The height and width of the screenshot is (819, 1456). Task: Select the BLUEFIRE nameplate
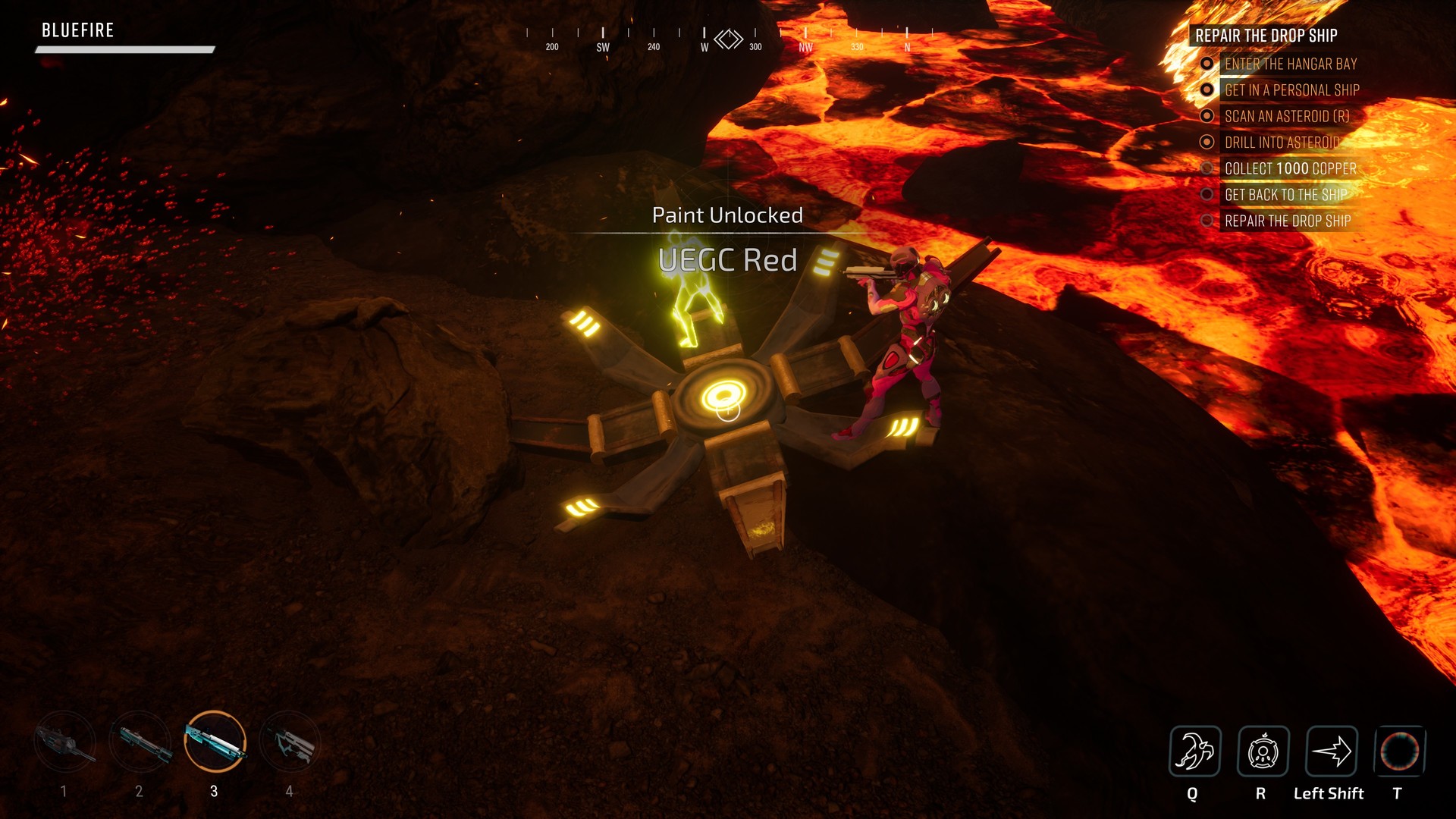77,30
